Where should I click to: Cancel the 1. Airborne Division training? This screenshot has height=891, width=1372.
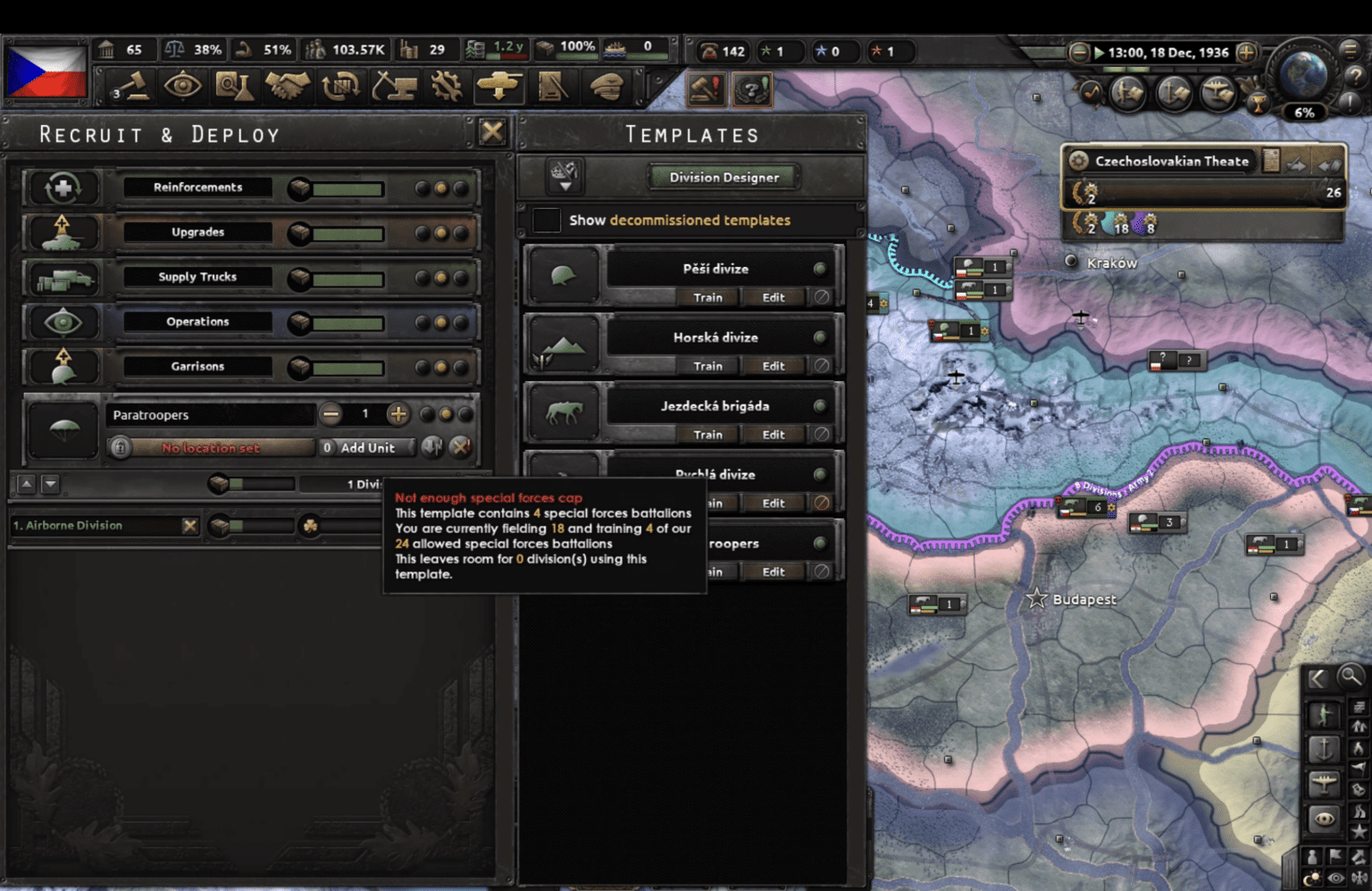(x=189, y=526)
